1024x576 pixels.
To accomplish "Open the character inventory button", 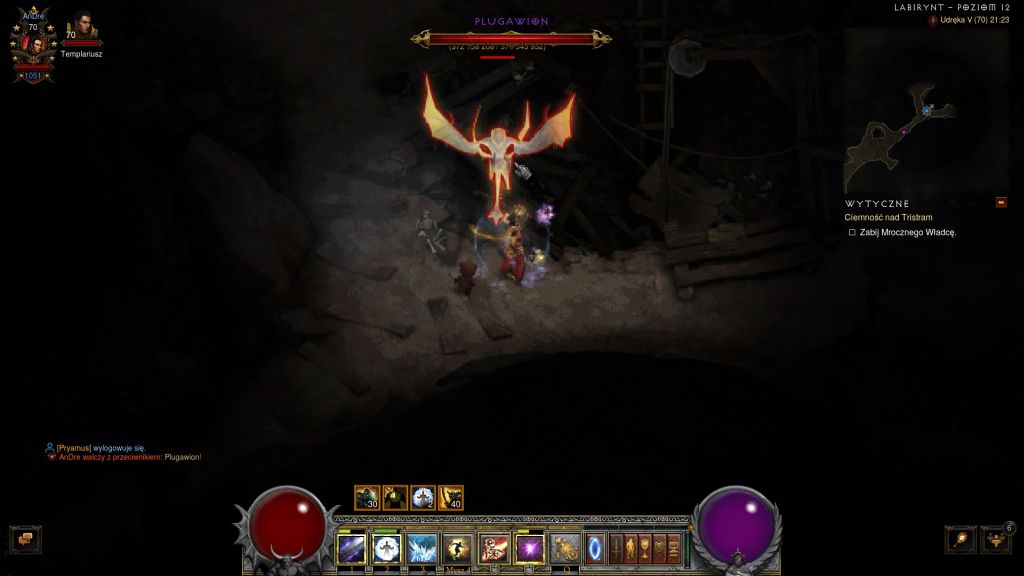I will pos(631,548).
